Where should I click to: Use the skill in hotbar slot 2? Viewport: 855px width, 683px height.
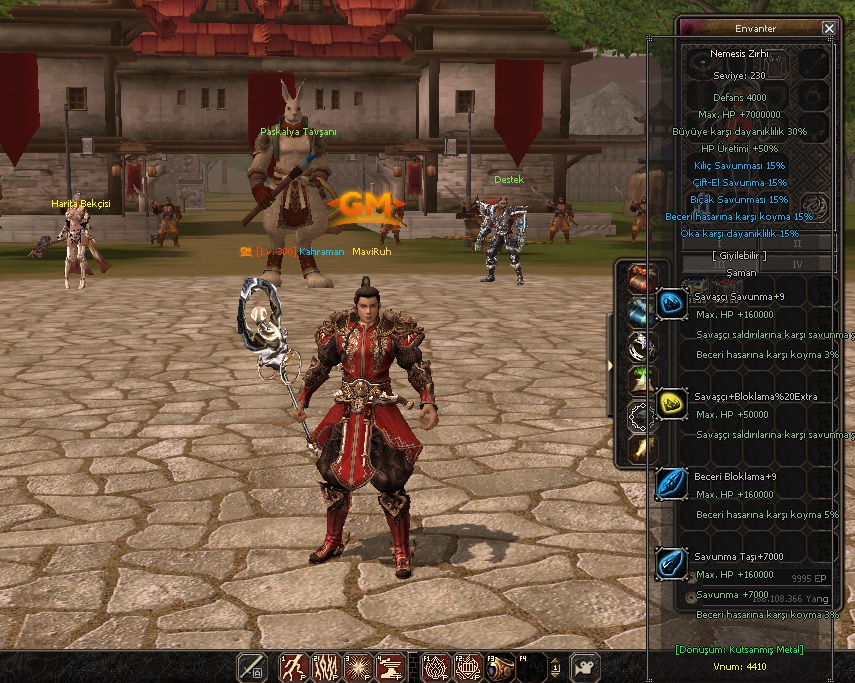tap(326, 667)
